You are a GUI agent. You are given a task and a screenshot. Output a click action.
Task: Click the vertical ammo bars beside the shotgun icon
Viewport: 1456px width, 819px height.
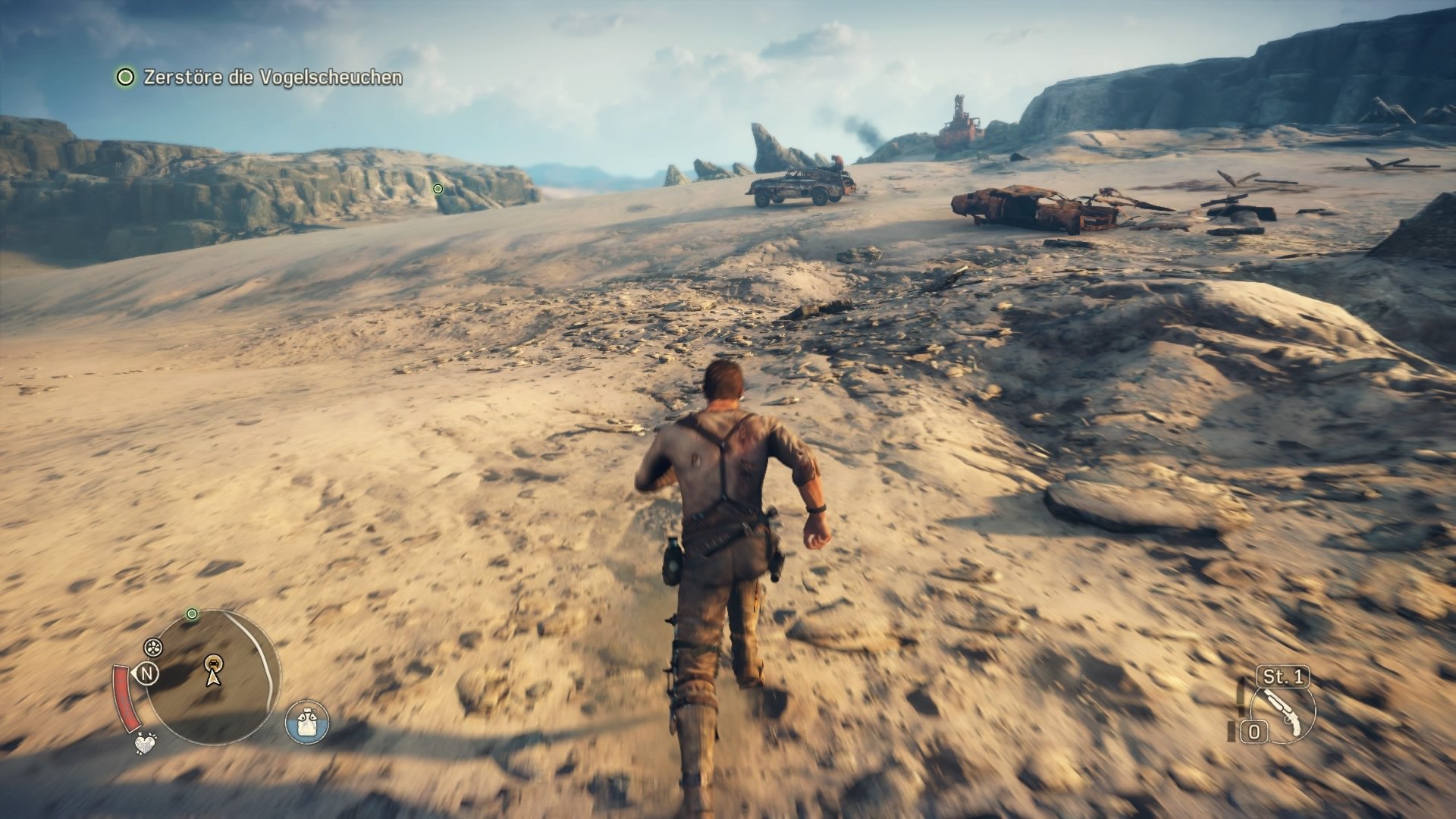pyautogui.click(x=1231, y=731)
